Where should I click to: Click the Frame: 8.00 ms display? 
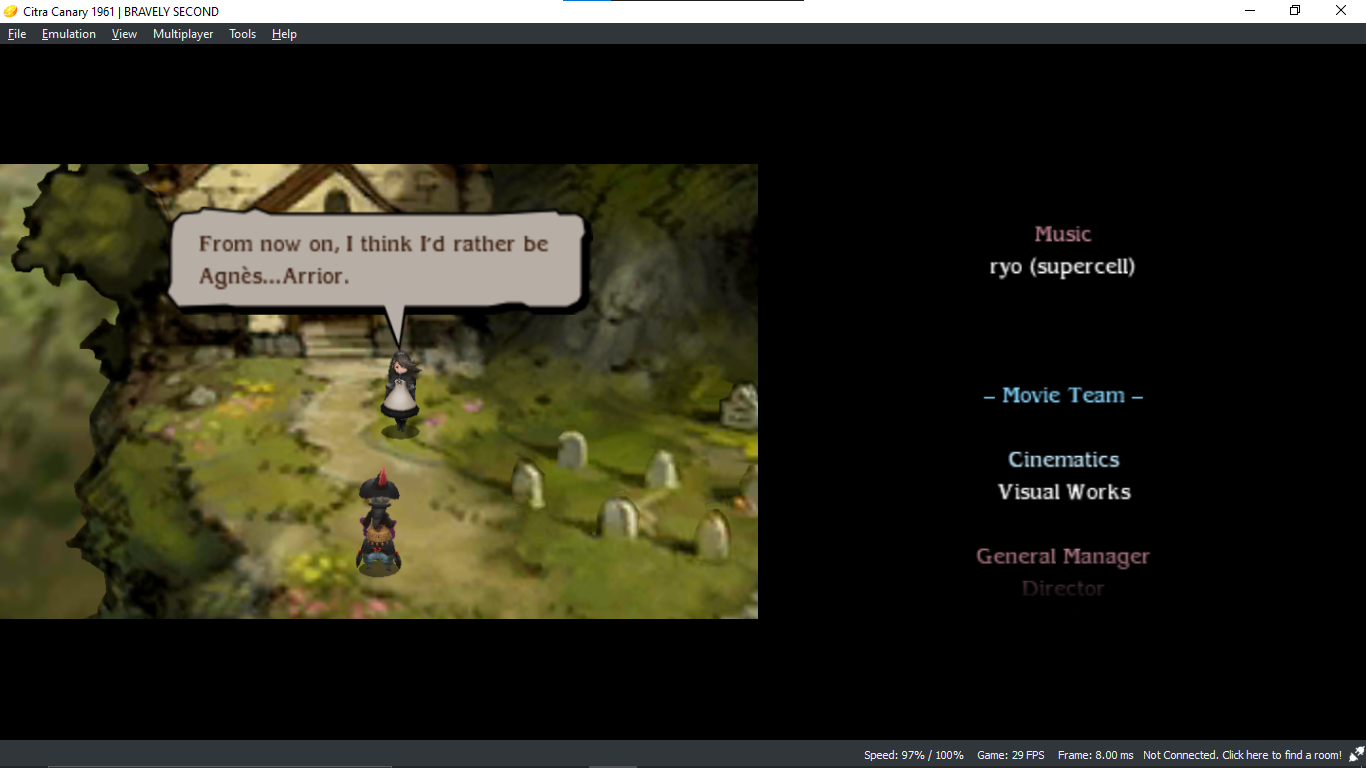click(1096, 755)
